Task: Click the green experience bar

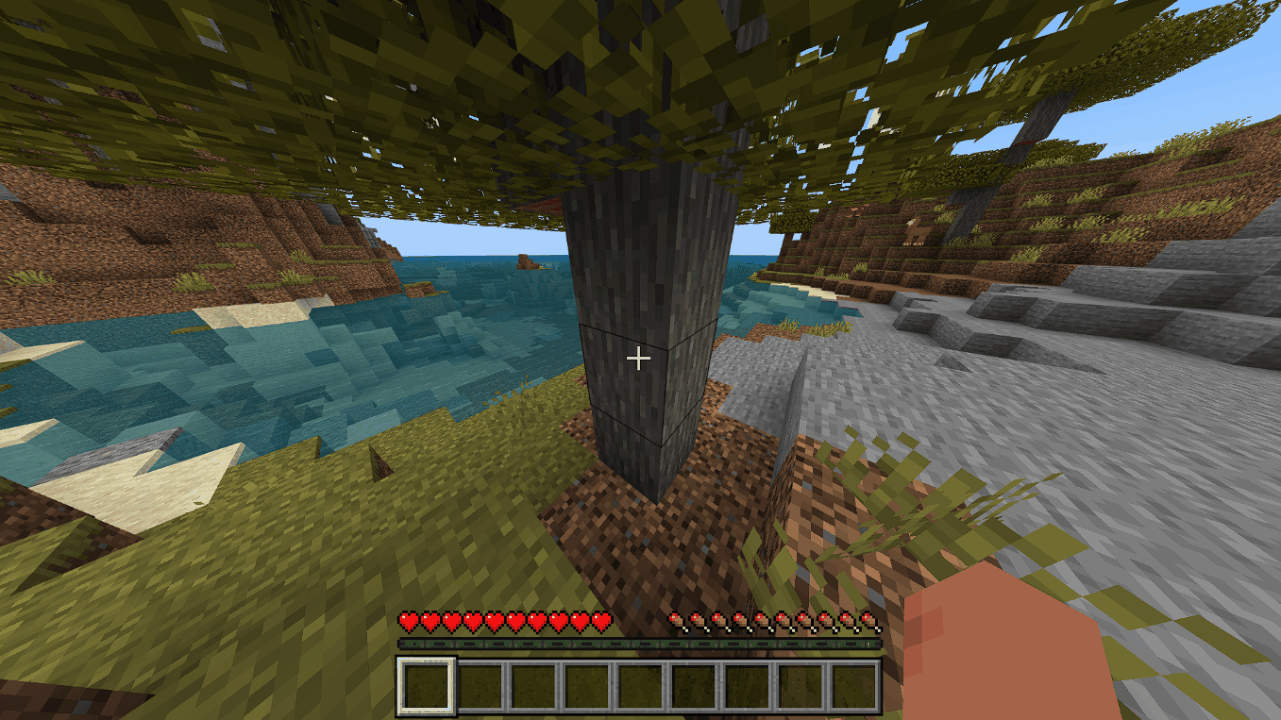Action: pos(640,646)
